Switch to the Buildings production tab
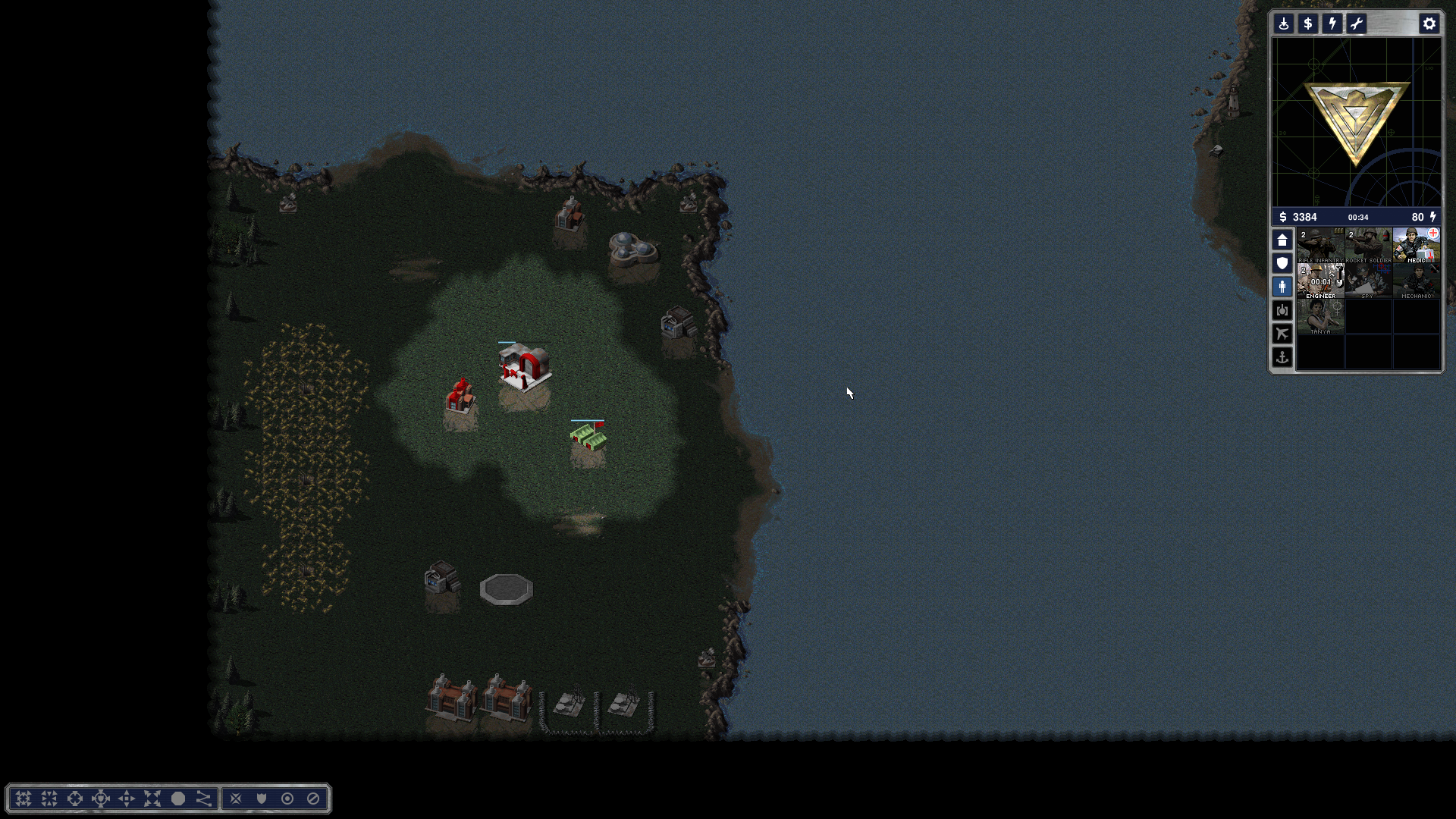This screenshot has width=1456, height=819. (1282, 240)
